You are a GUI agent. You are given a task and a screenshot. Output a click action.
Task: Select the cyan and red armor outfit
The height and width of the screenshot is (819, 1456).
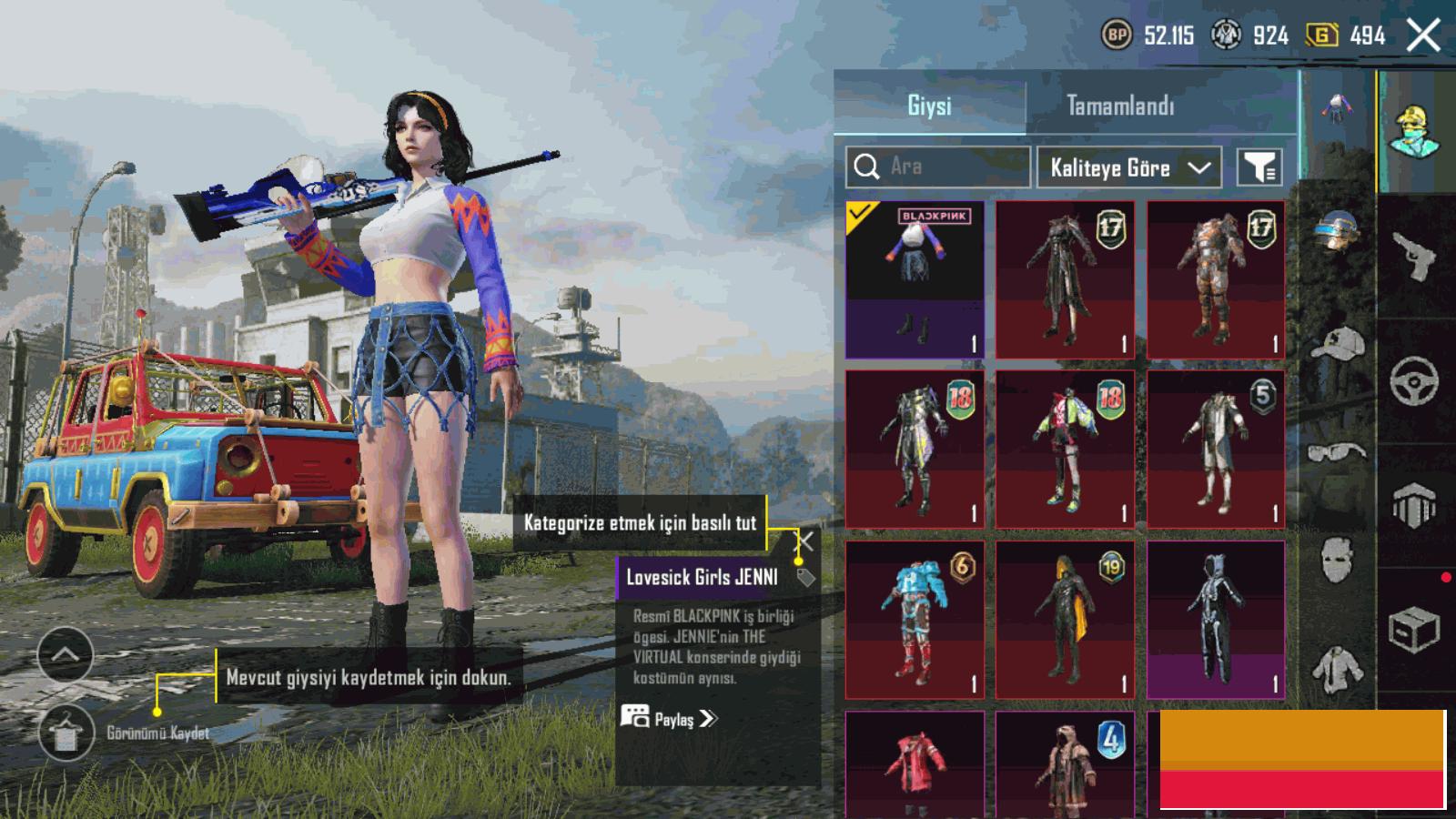coord(915,620)
